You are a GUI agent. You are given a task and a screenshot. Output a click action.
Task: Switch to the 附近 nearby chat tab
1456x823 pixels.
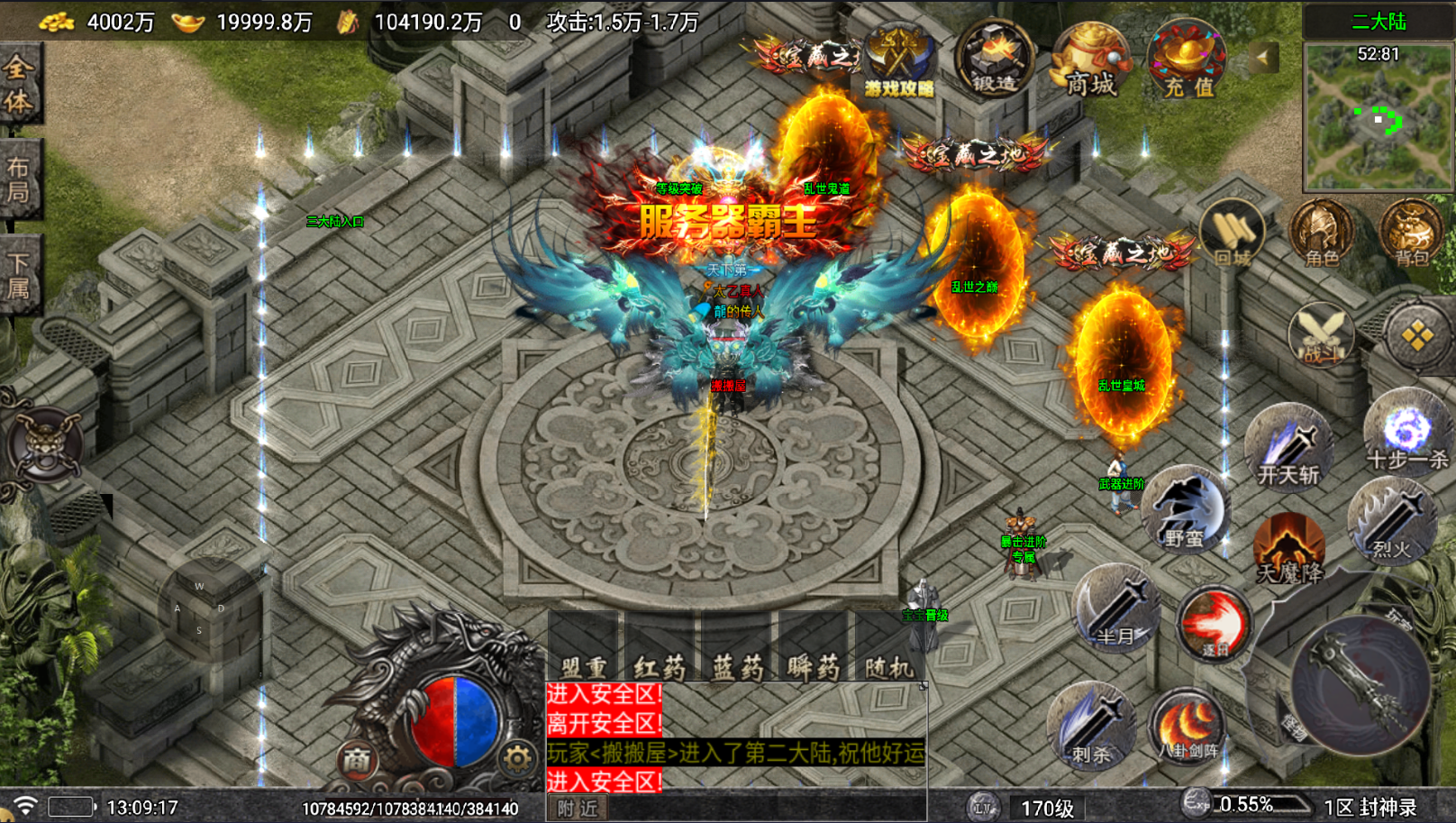point(577,808)
